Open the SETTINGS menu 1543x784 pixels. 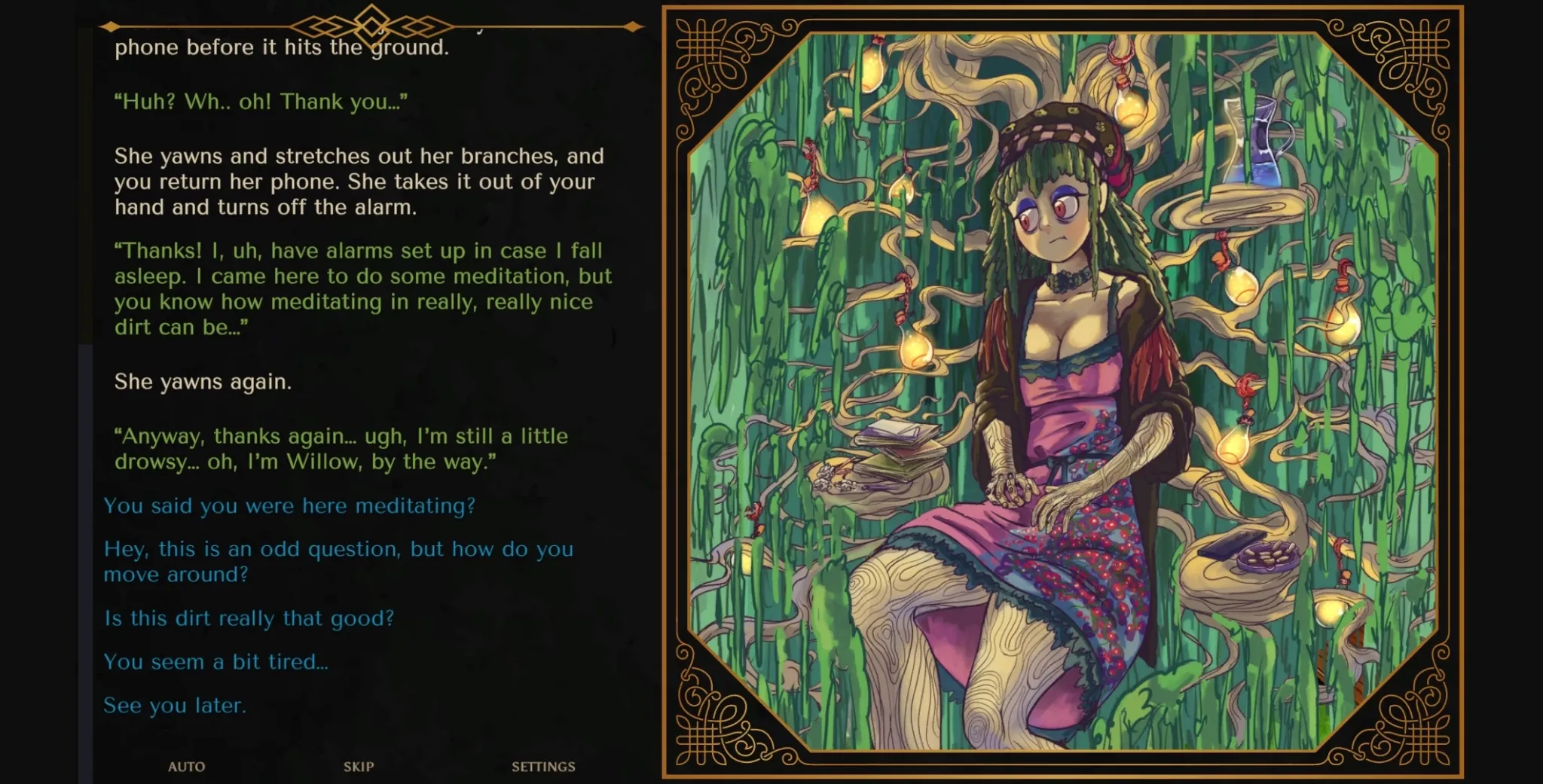point(544,767)
